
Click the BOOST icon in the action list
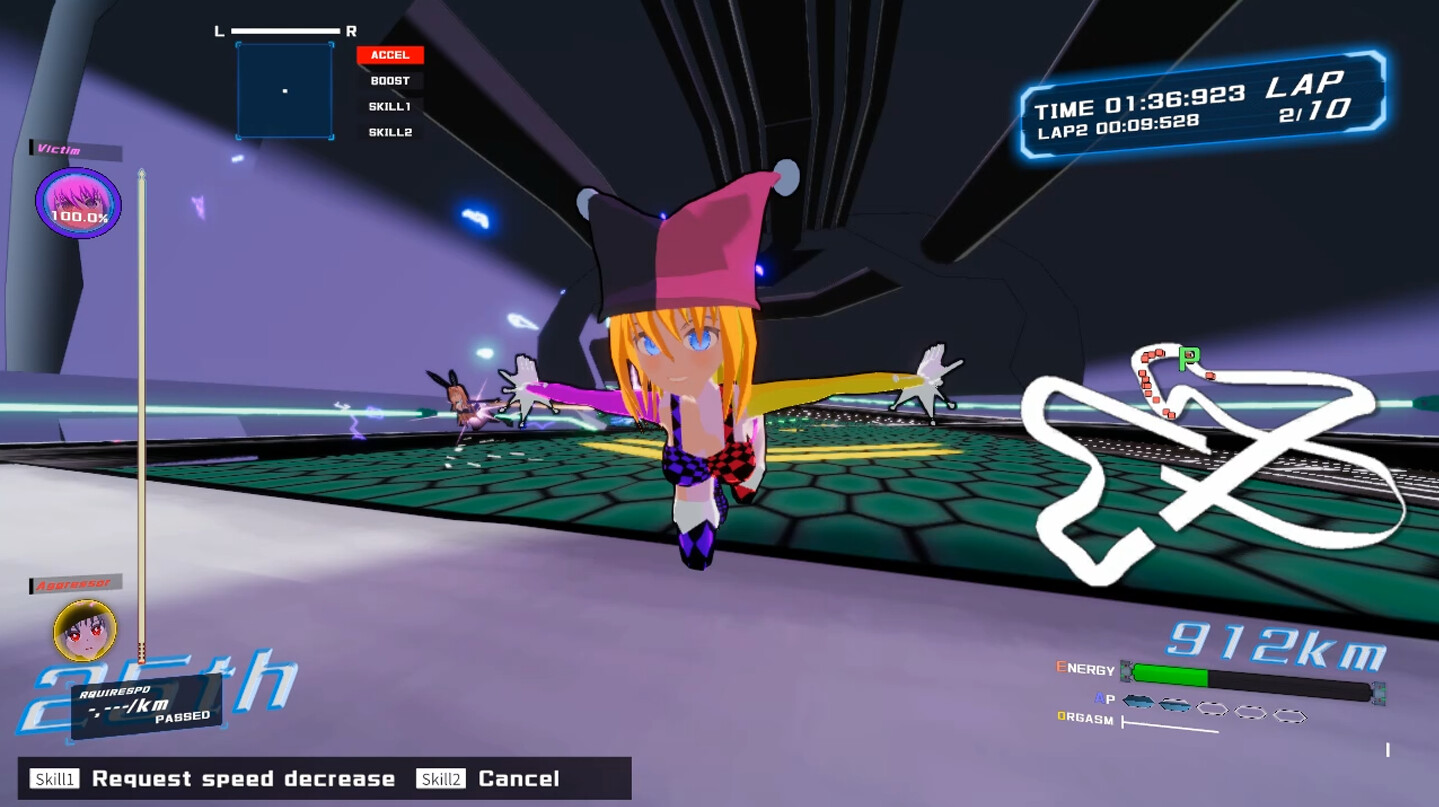(x=388, y=80)
